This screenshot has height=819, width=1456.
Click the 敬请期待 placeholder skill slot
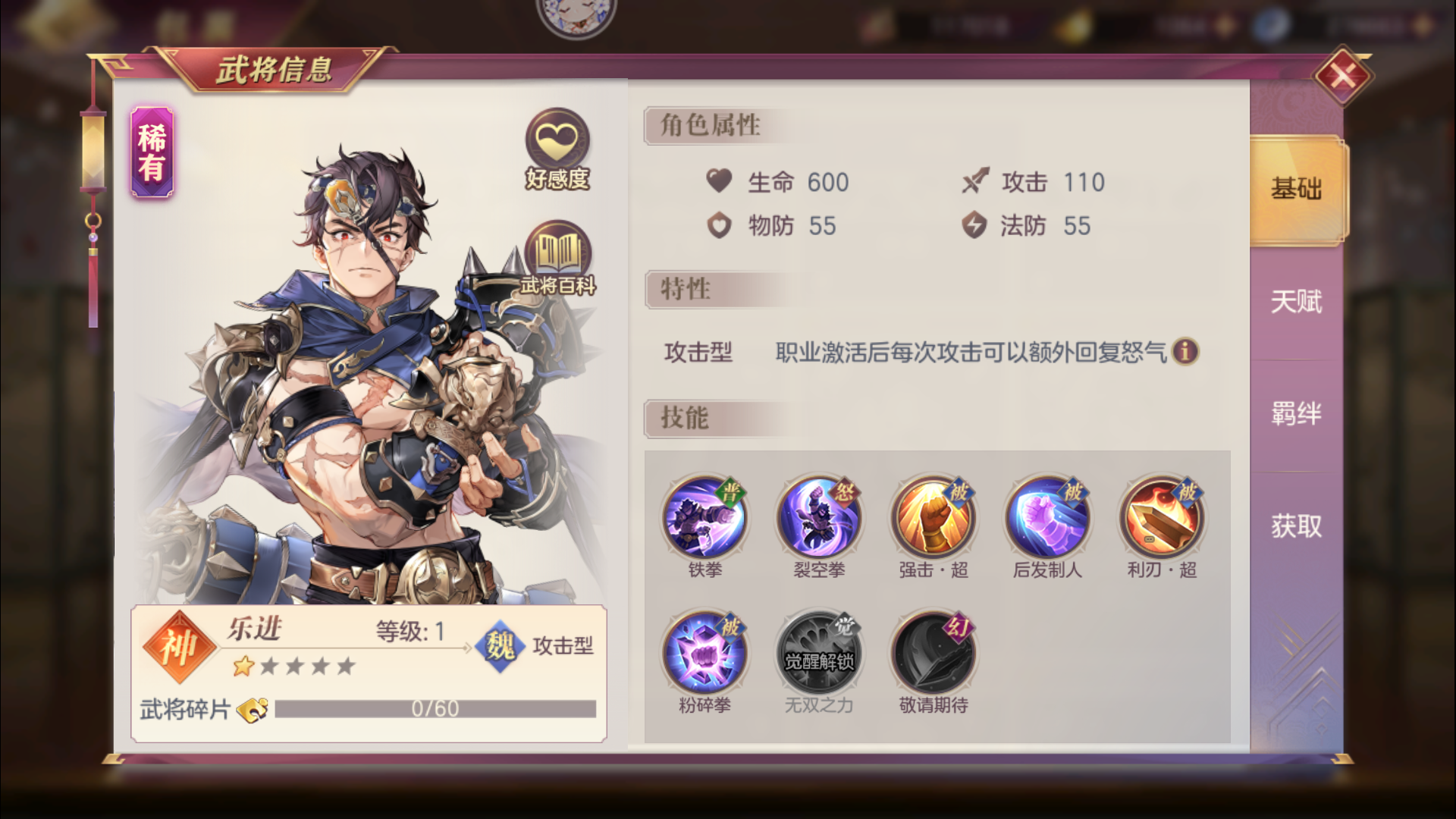click(x=934, y=651)
